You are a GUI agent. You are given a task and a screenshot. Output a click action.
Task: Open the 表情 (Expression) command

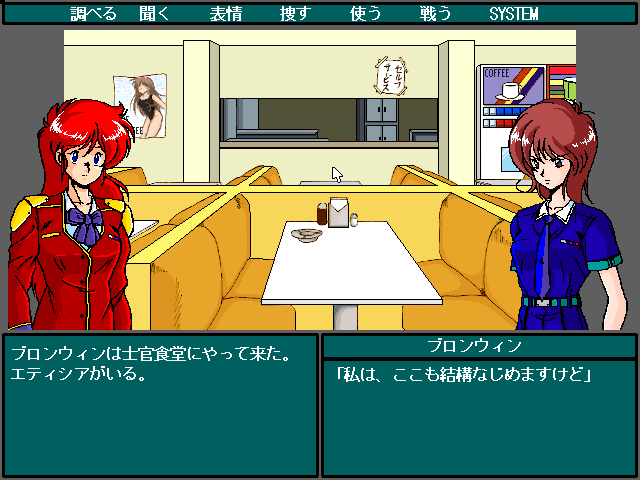pos(225,14)
